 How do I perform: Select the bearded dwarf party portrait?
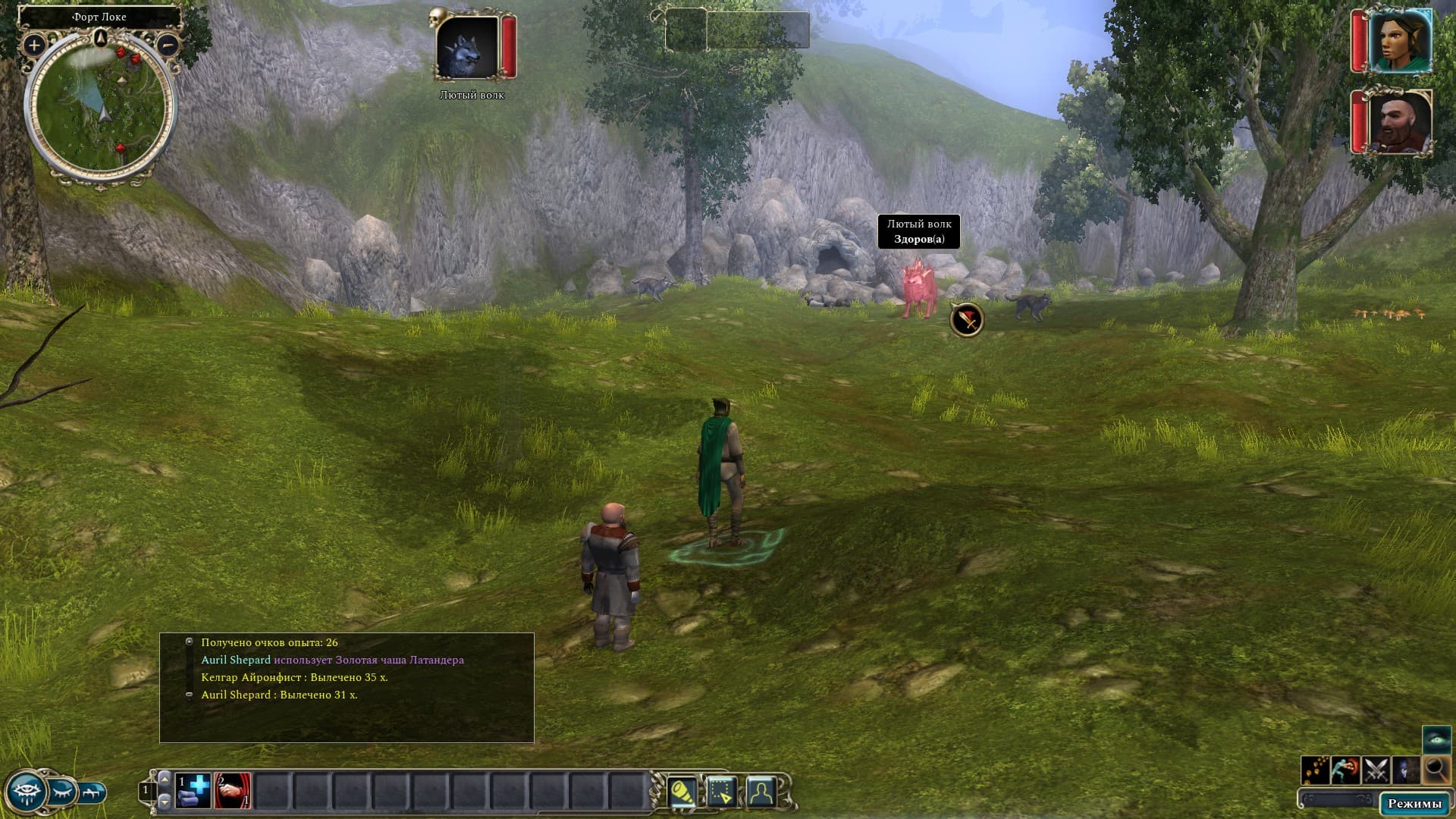pyautogui.click(x=1399, y=121)
